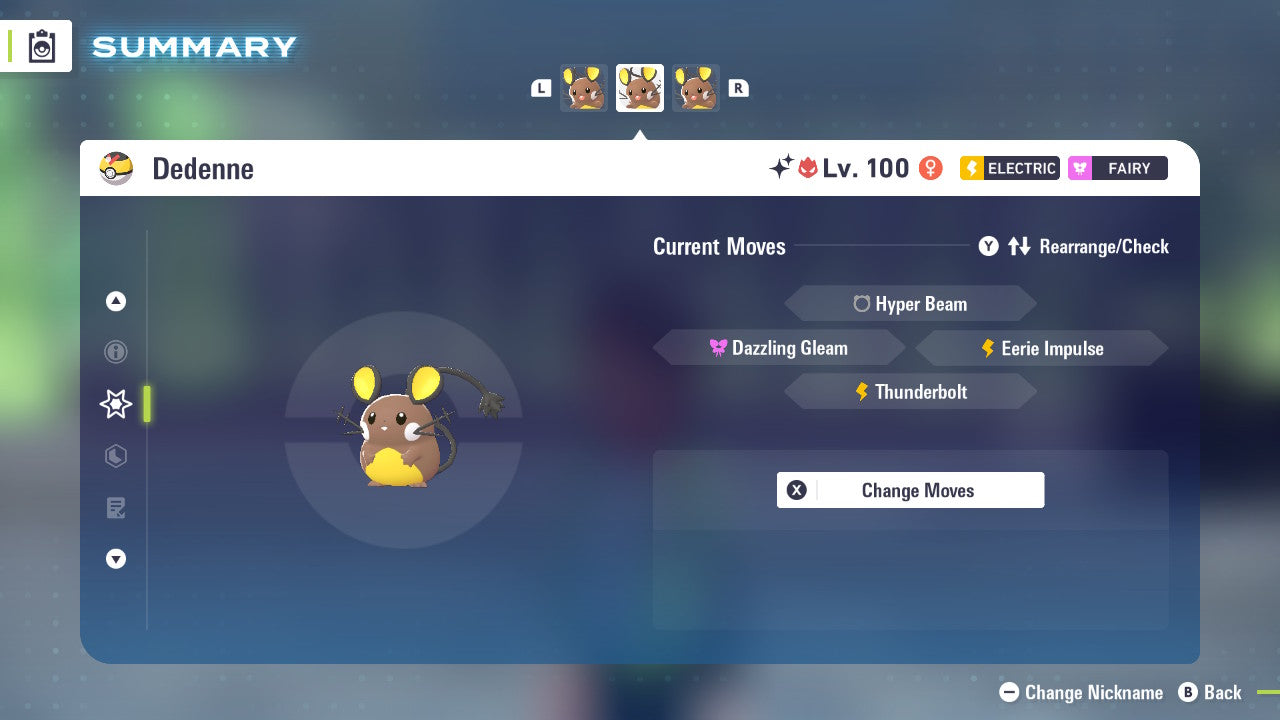Select the star moves icon in the sidebar
Screen dimensions: 1280x720
pyautogui.click(x=115, y=404)
